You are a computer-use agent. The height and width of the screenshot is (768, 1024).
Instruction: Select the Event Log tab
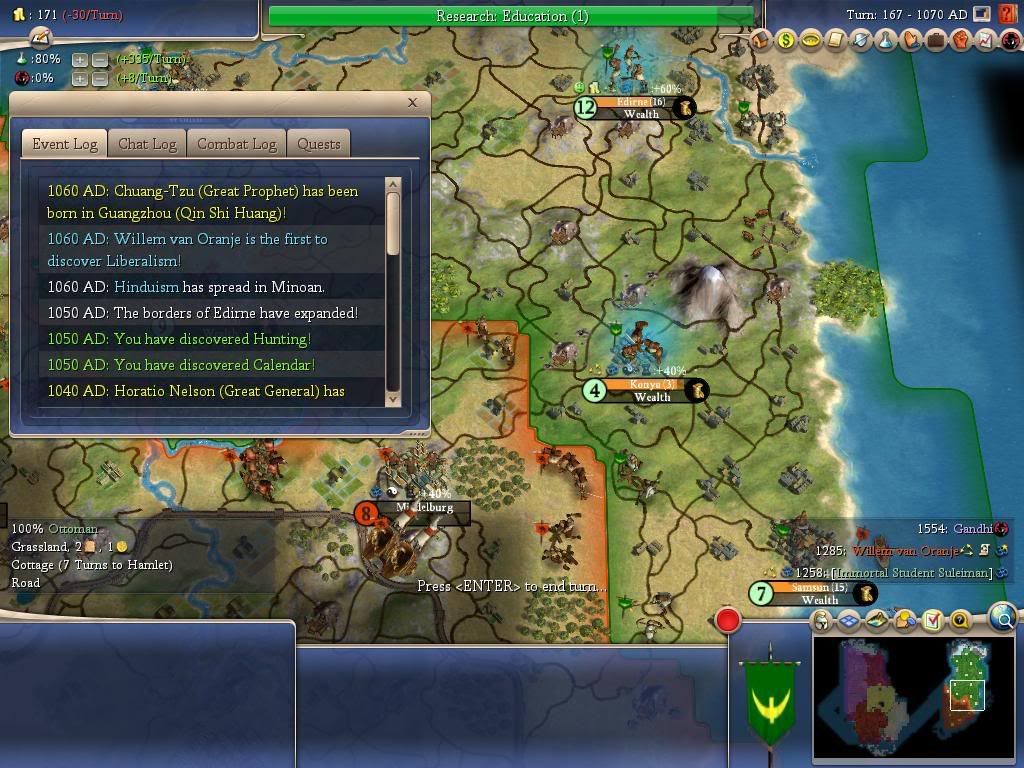tap(65, 144)
